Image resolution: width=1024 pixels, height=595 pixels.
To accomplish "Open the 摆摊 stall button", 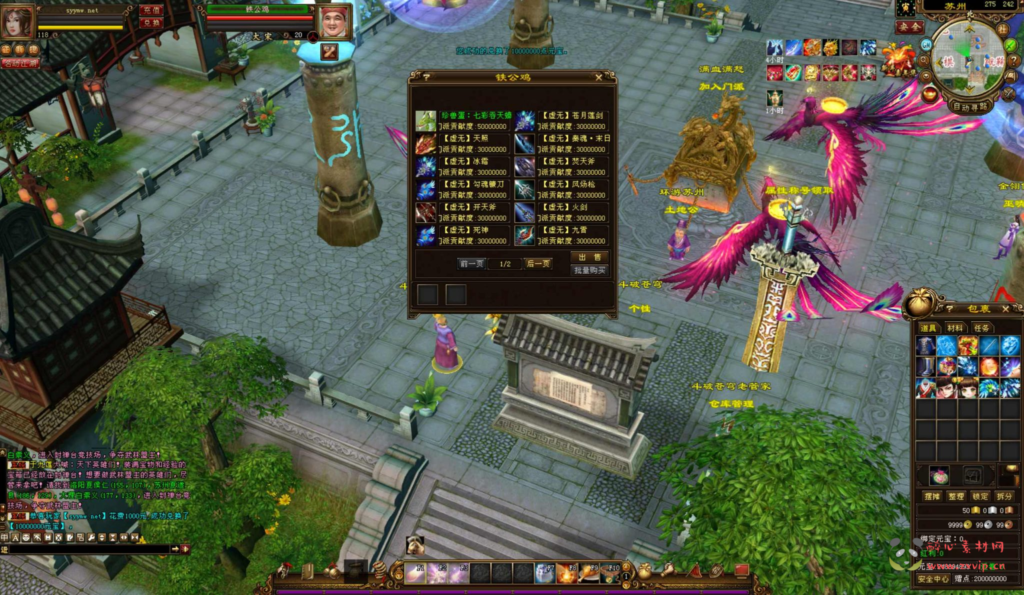I will click(931, 496).
